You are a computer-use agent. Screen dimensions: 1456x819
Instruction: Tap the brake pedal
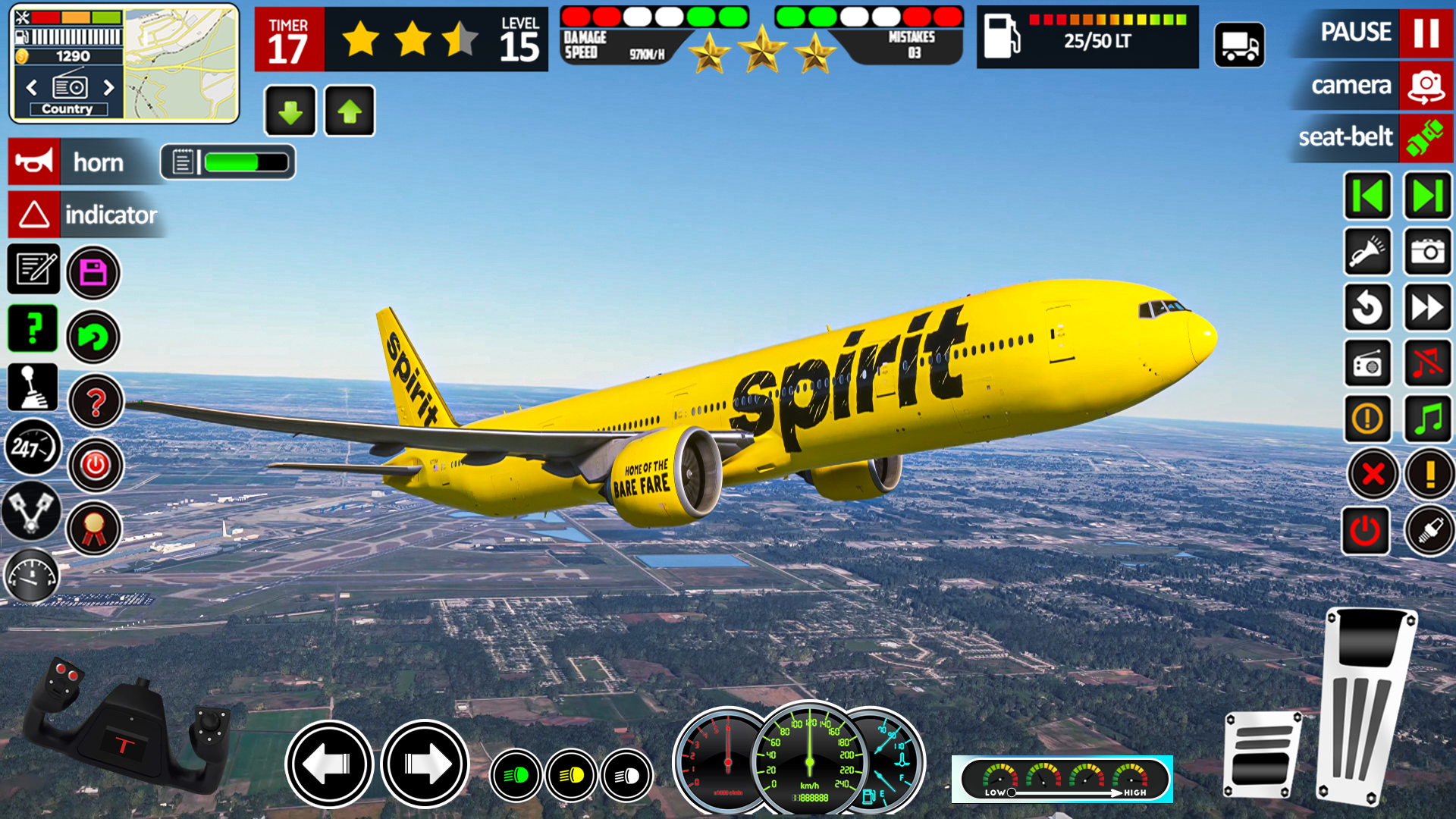(1261, 755)
